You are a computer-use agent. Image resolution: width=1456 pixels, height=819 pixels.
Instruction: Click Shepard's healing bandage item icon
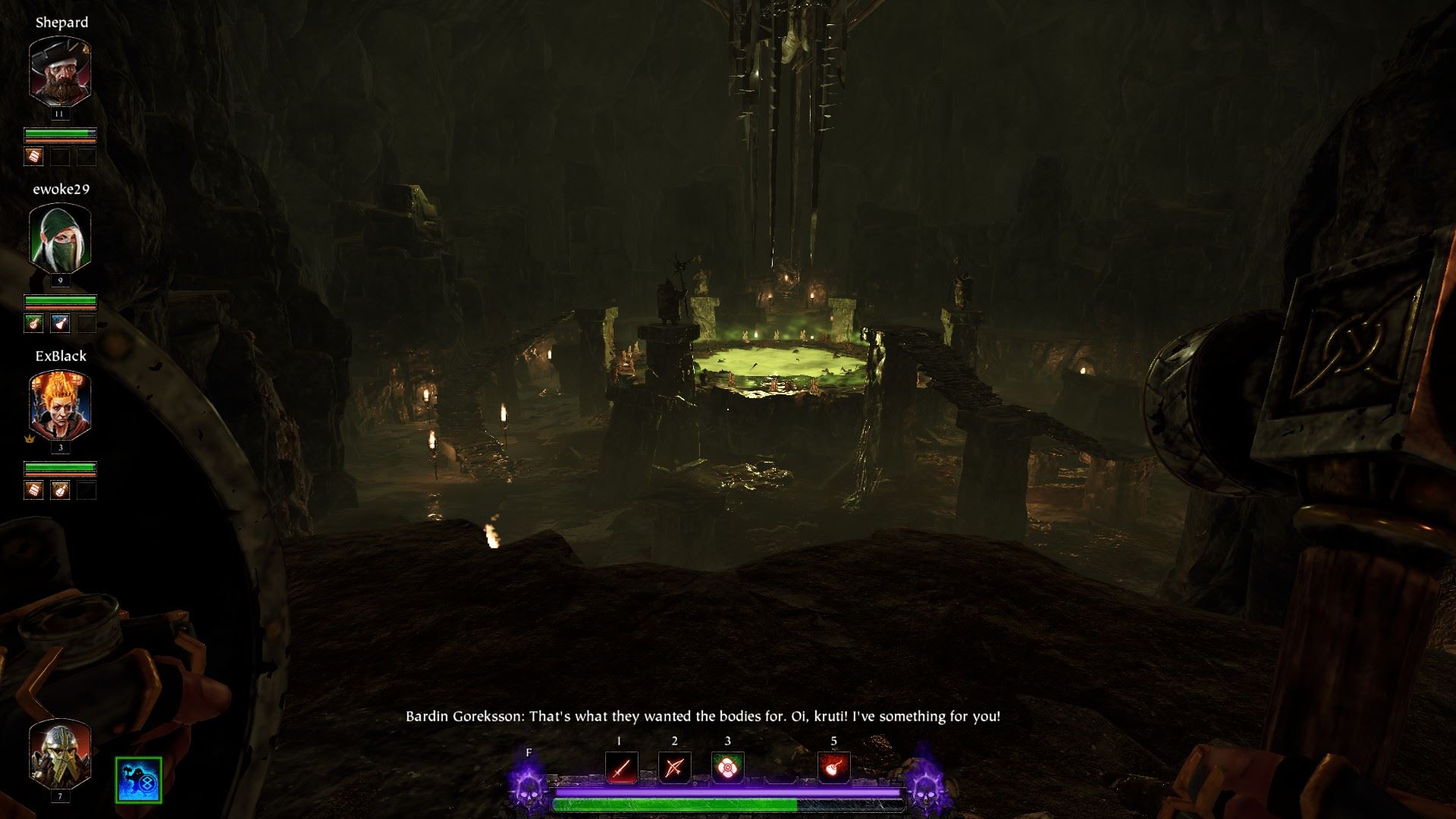pos(34,157)
